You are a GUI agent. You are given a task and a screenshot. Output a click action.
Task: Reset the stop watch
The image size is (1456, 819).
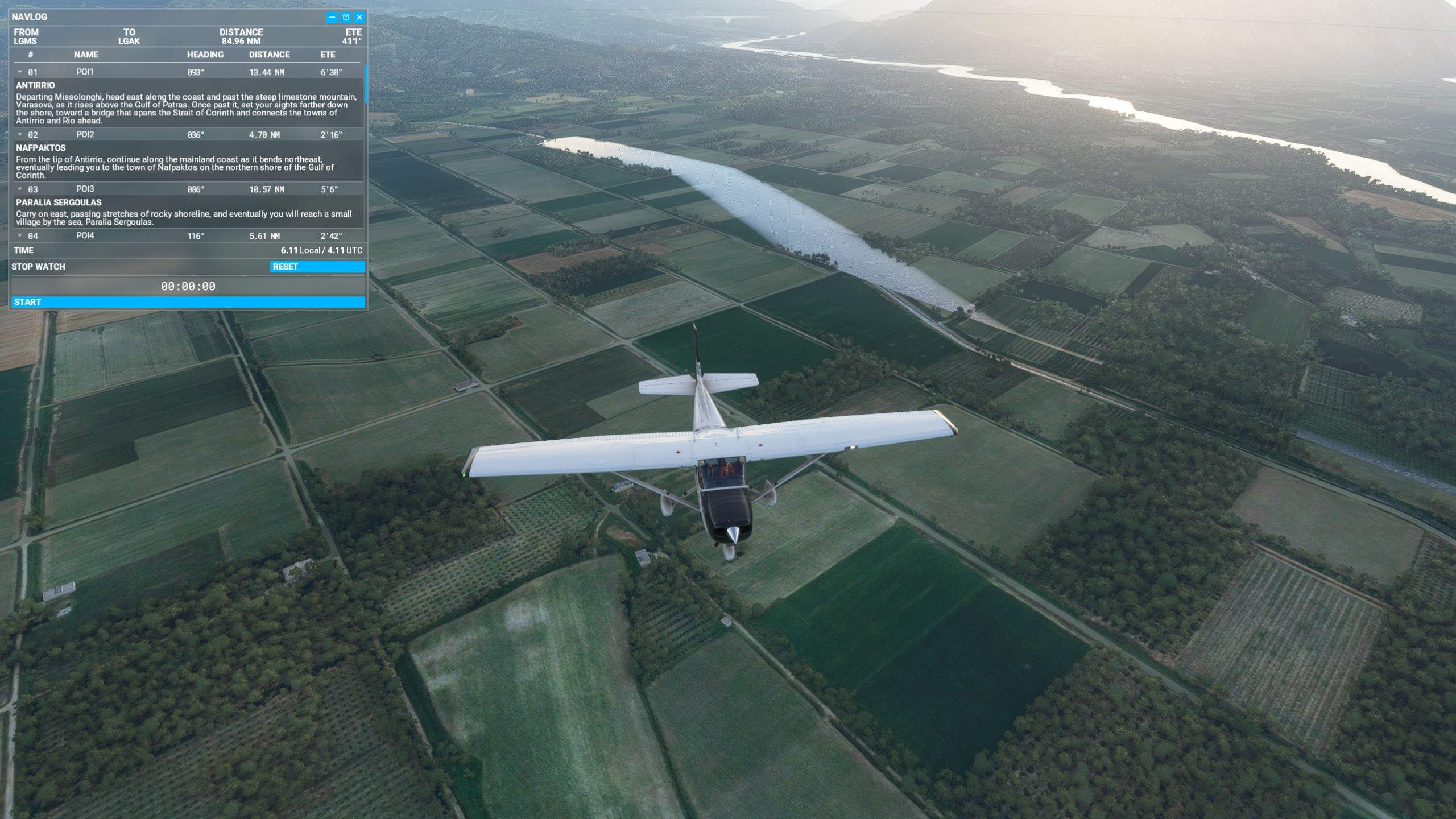pyautogui.click(x=317, y=267)
